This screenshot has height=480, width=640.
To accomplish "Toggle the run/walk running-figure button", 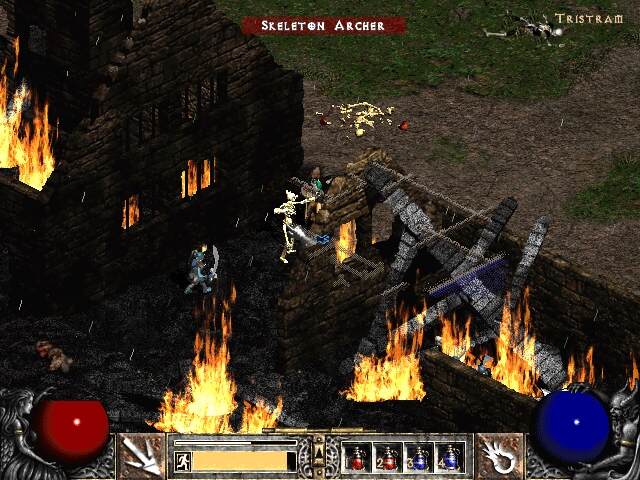I will (184, 461).
